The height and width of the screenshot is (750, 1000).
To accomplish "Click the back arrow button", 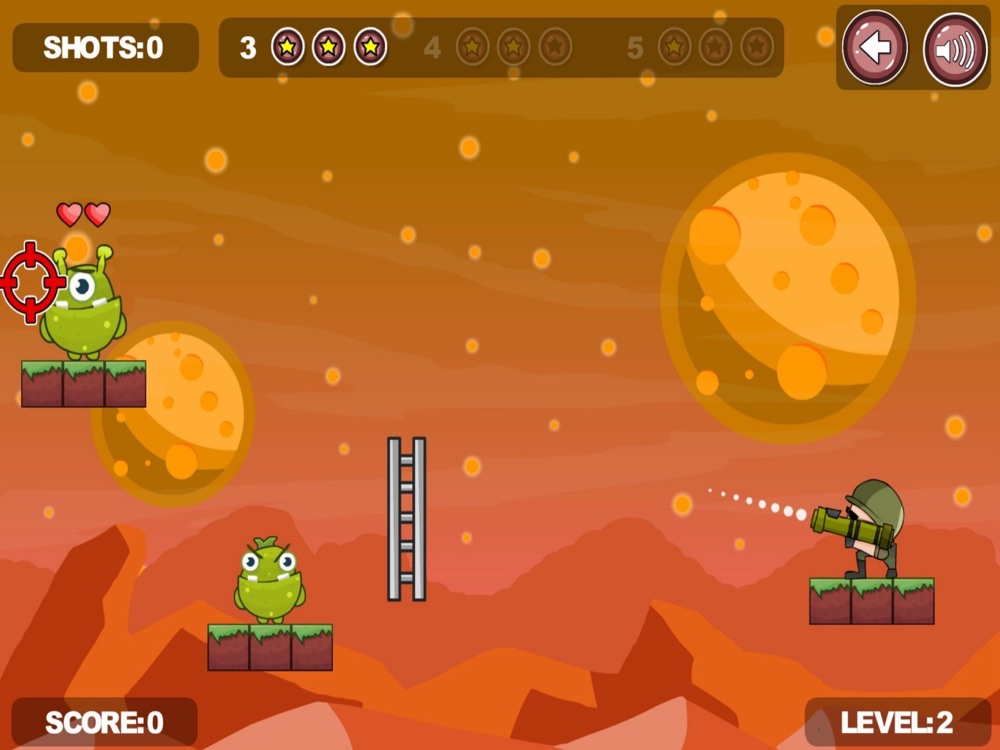I will (875, 48).
